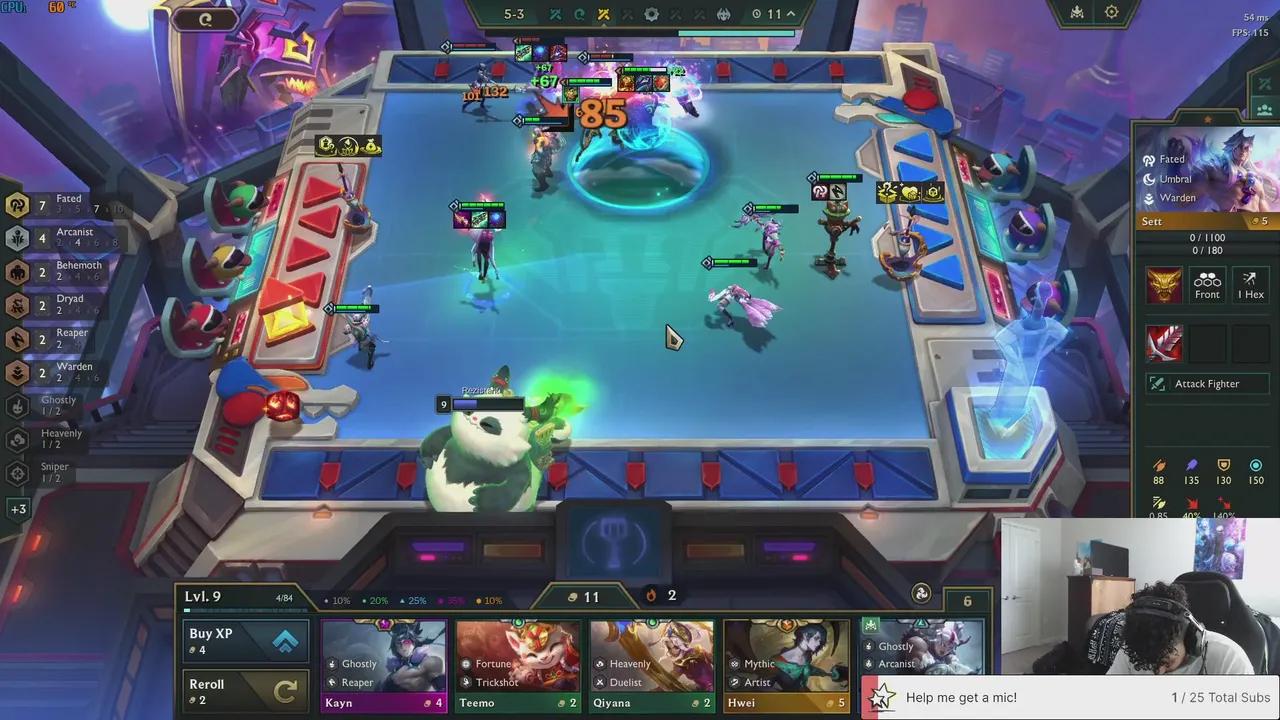Select the highlighted combat round icon top center
This screenshot has width=1280, height=720.
[x=603, y=13]
